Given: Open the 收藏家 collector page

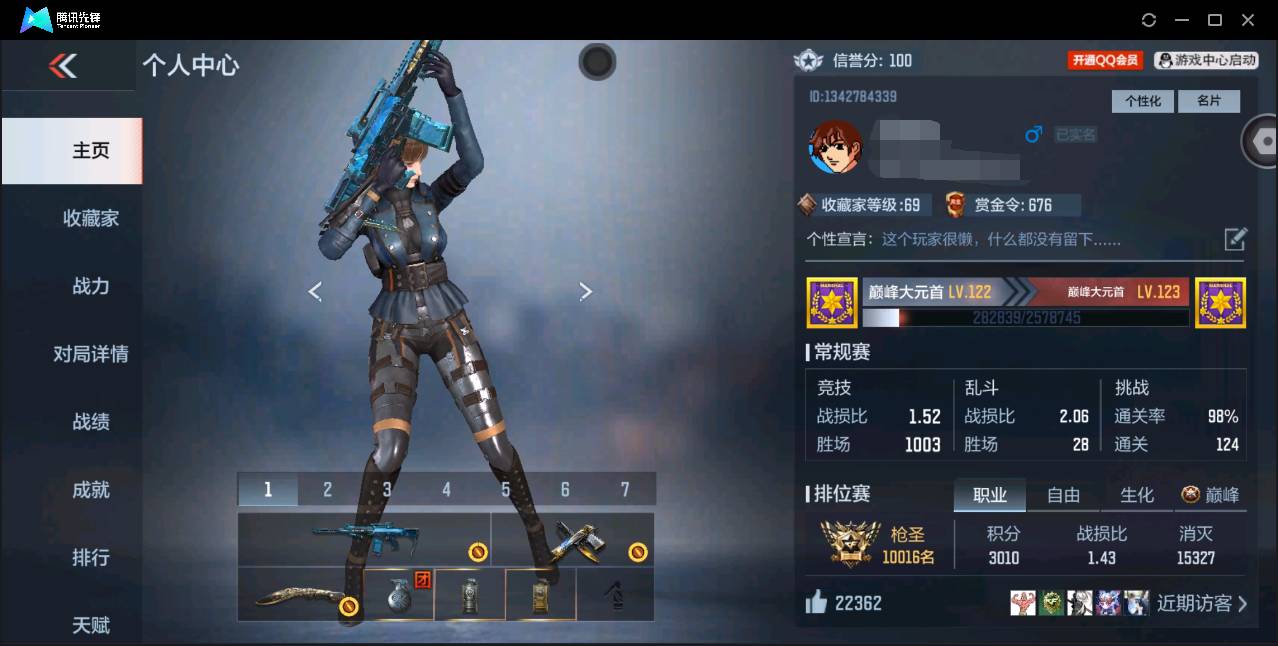Looking at the screenshot, I should click(x=90, y=218).
